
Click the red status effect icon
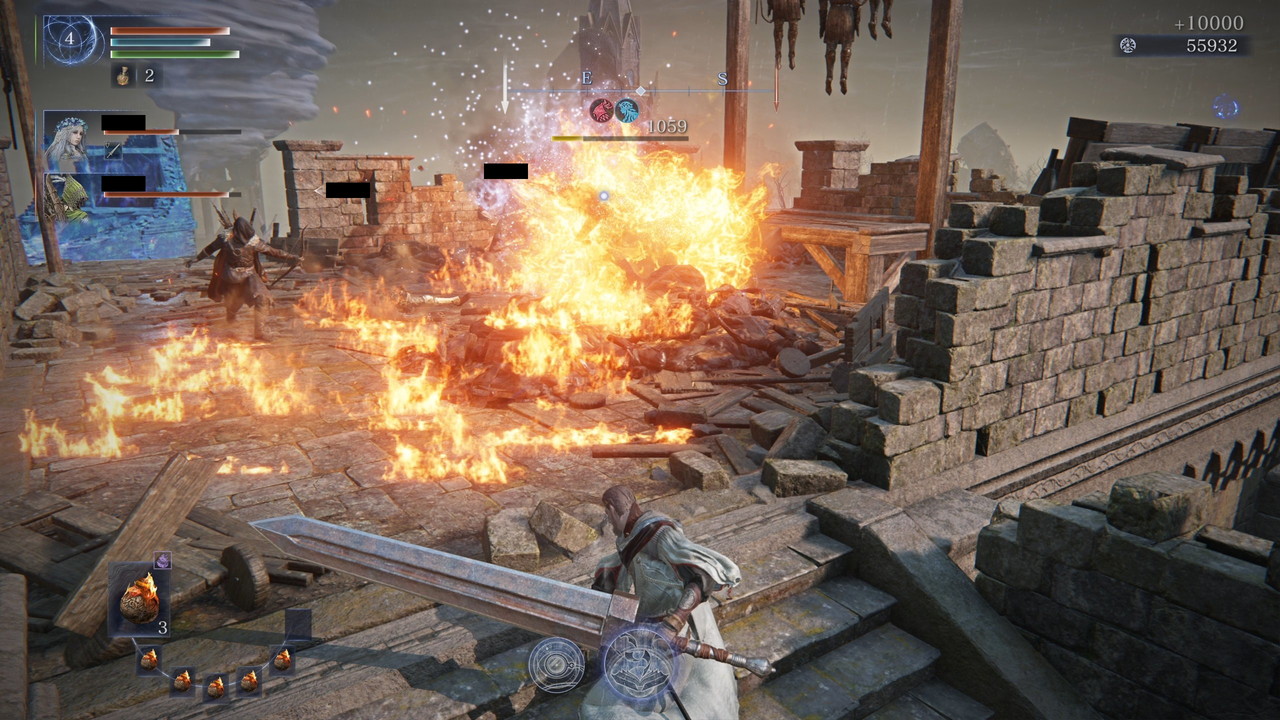(601, 111)
